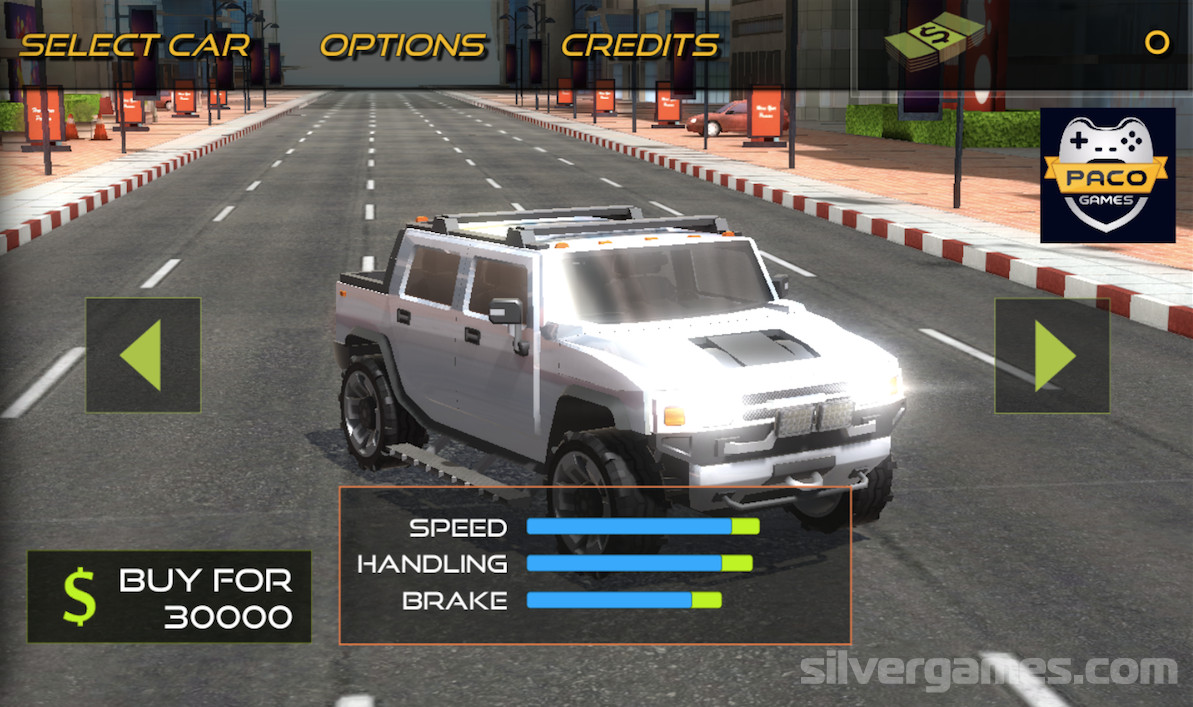Switch to the next car
1193x707 pixels.
click(1052, 355)
